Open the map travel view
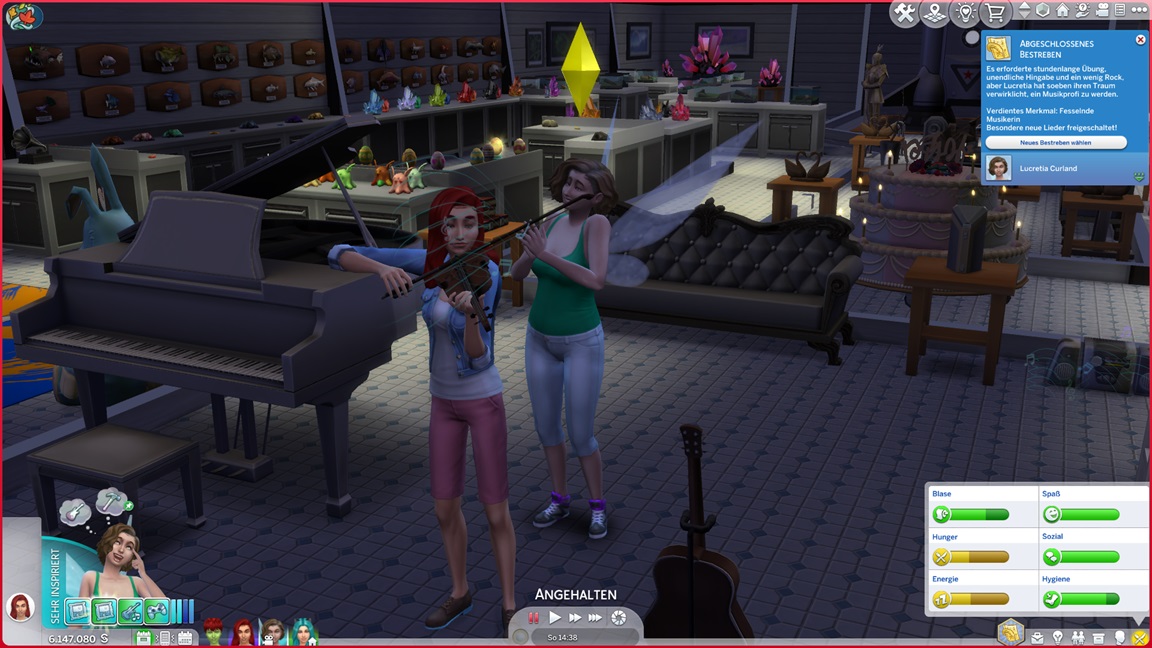This screenshot has height=648, width=1152. point(934,13)
